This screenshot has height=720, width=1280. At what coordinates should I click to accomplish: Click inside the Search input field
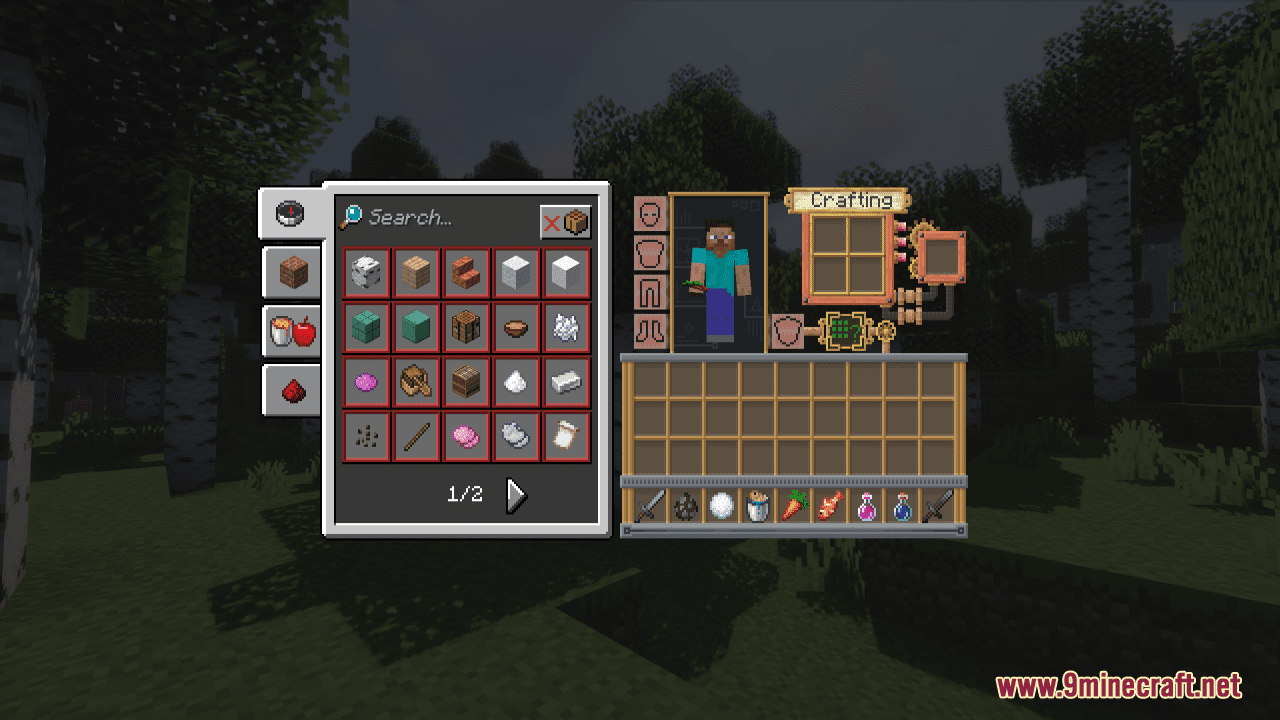click(x=430, y=219)
